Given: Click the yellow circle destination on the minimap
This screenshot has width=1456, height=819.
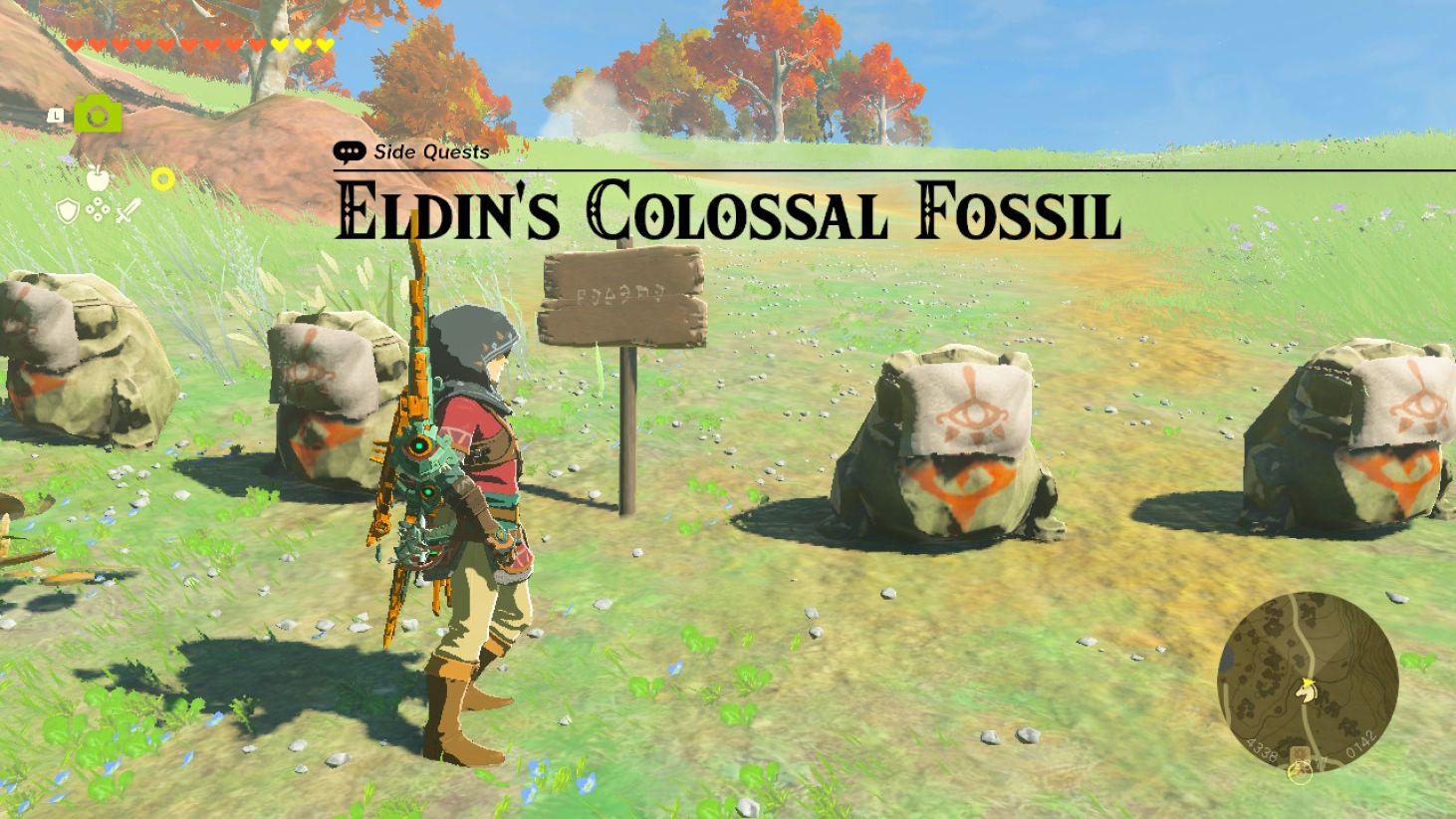Looking at the screenshot, I should point(1301,771).
